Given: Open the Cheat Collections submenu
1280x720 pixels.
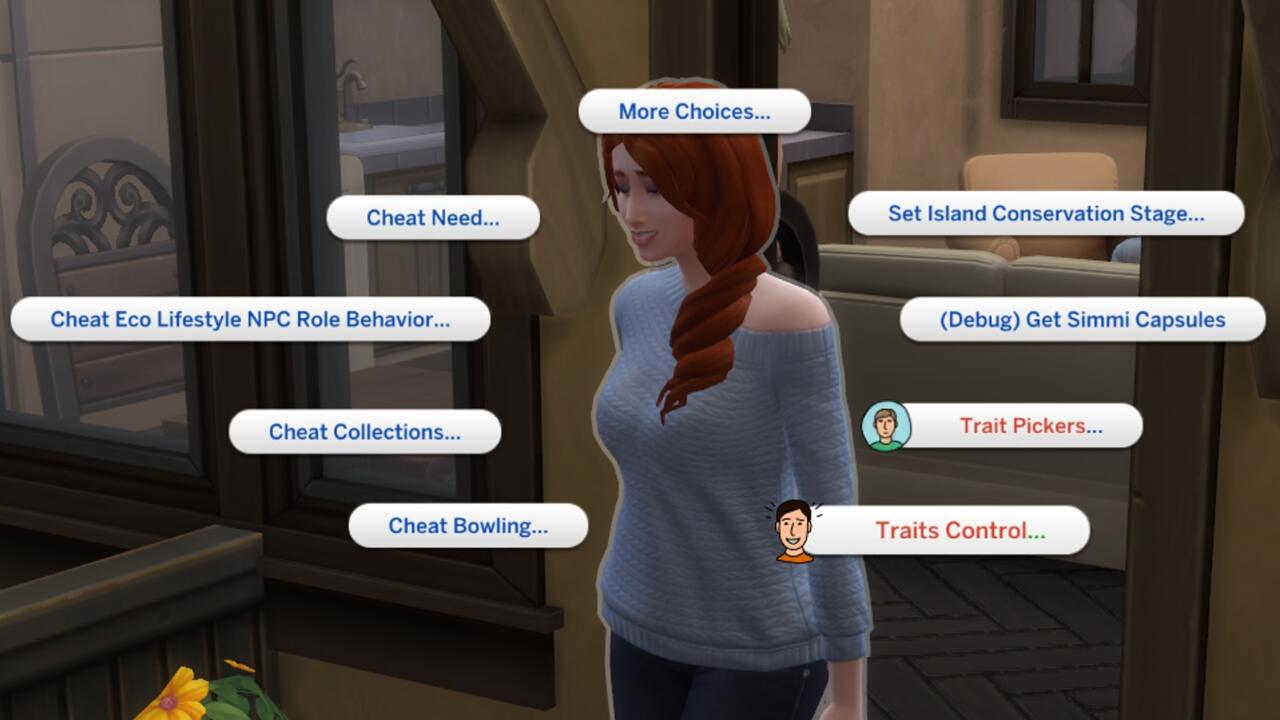Looking at the screenshot, I should click(364, 432).
